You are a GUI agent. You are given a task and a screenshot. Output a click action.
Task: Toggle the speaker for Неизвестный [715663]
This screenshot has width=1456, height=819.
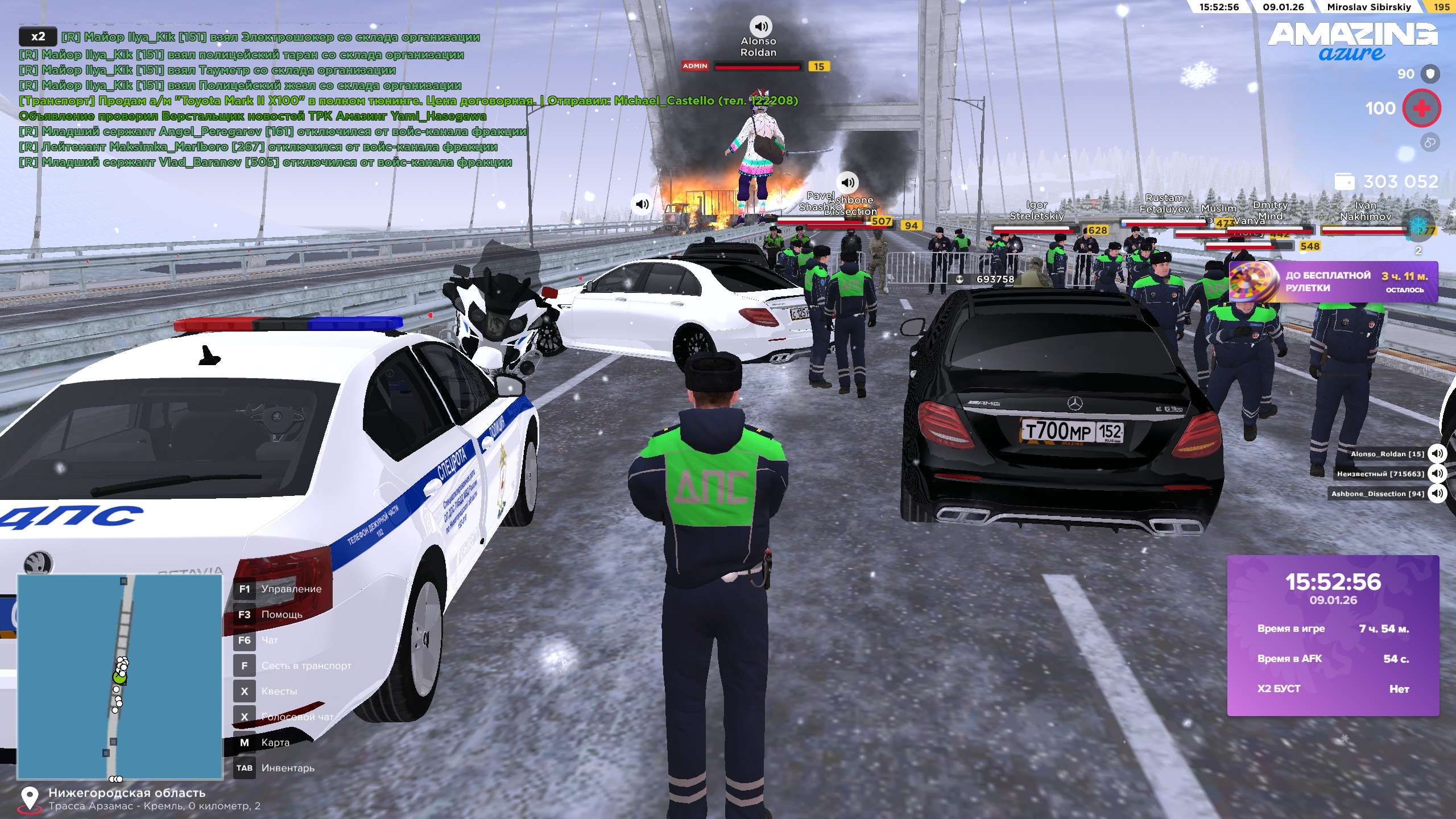1437,473
